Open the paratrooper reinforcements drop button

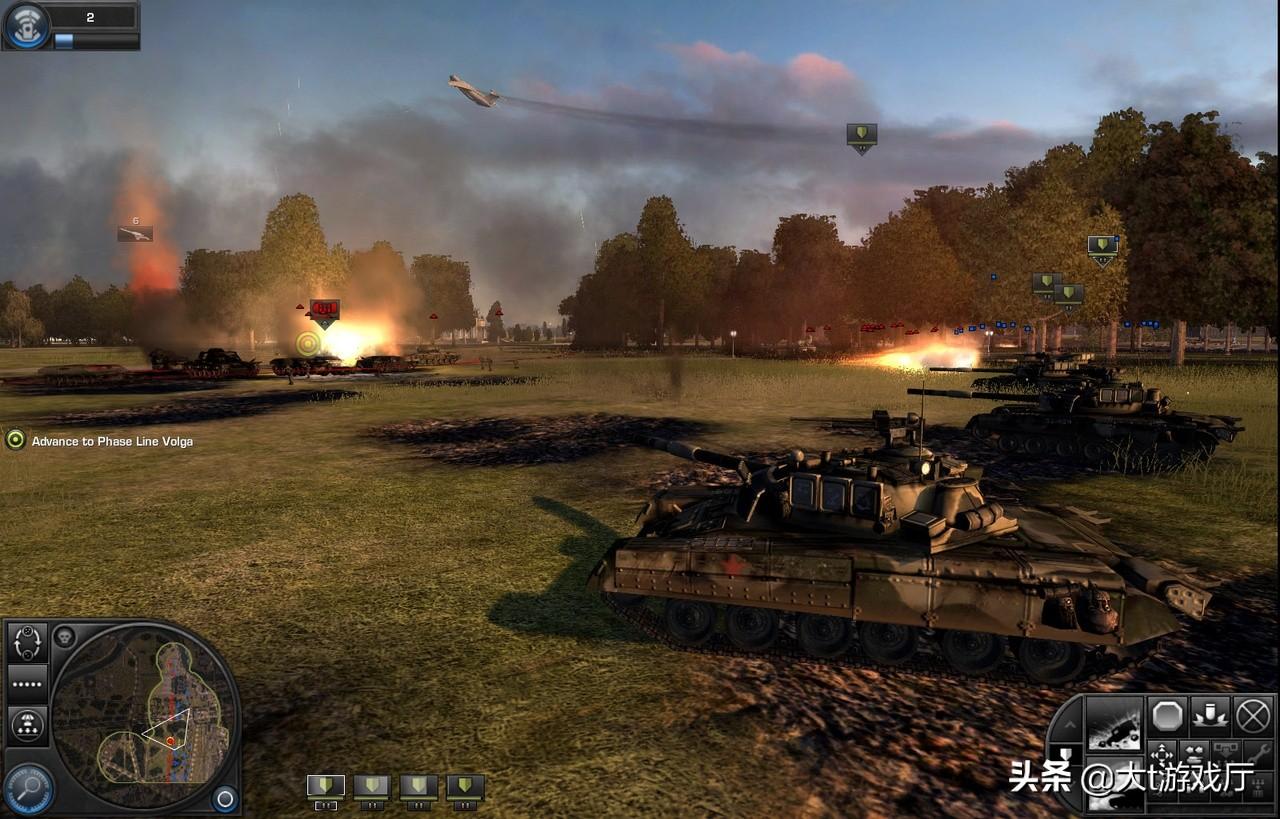(27, 725)
